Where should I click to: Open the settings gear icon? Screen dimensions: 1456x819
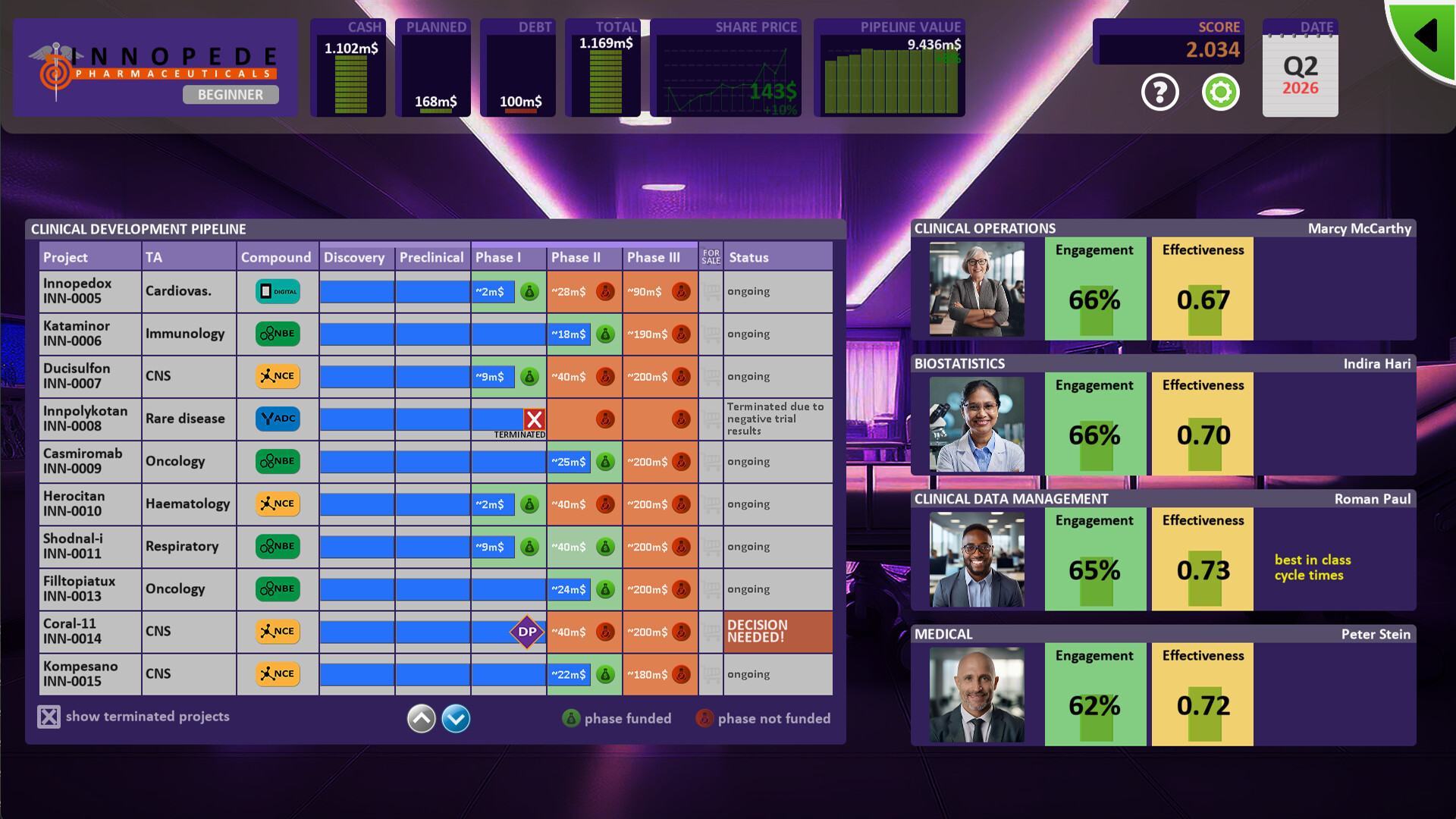[1221, 91]
